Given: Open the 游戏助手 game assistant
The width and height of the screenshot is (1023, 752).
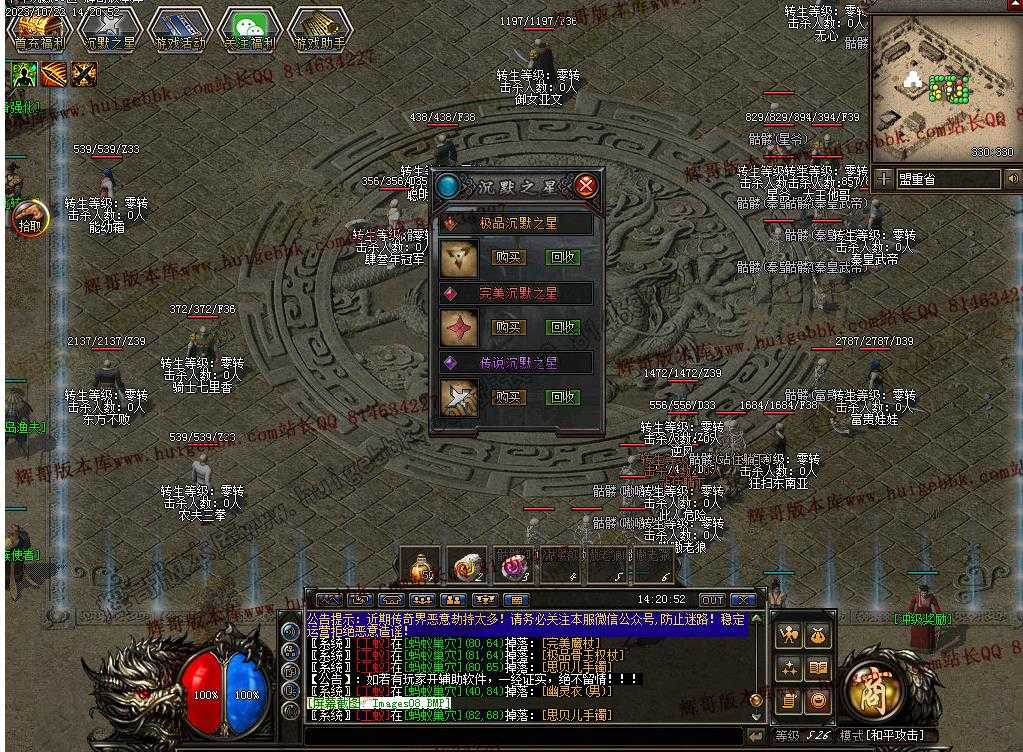Looking at the screenshot, I should click(x=320, y=30).
